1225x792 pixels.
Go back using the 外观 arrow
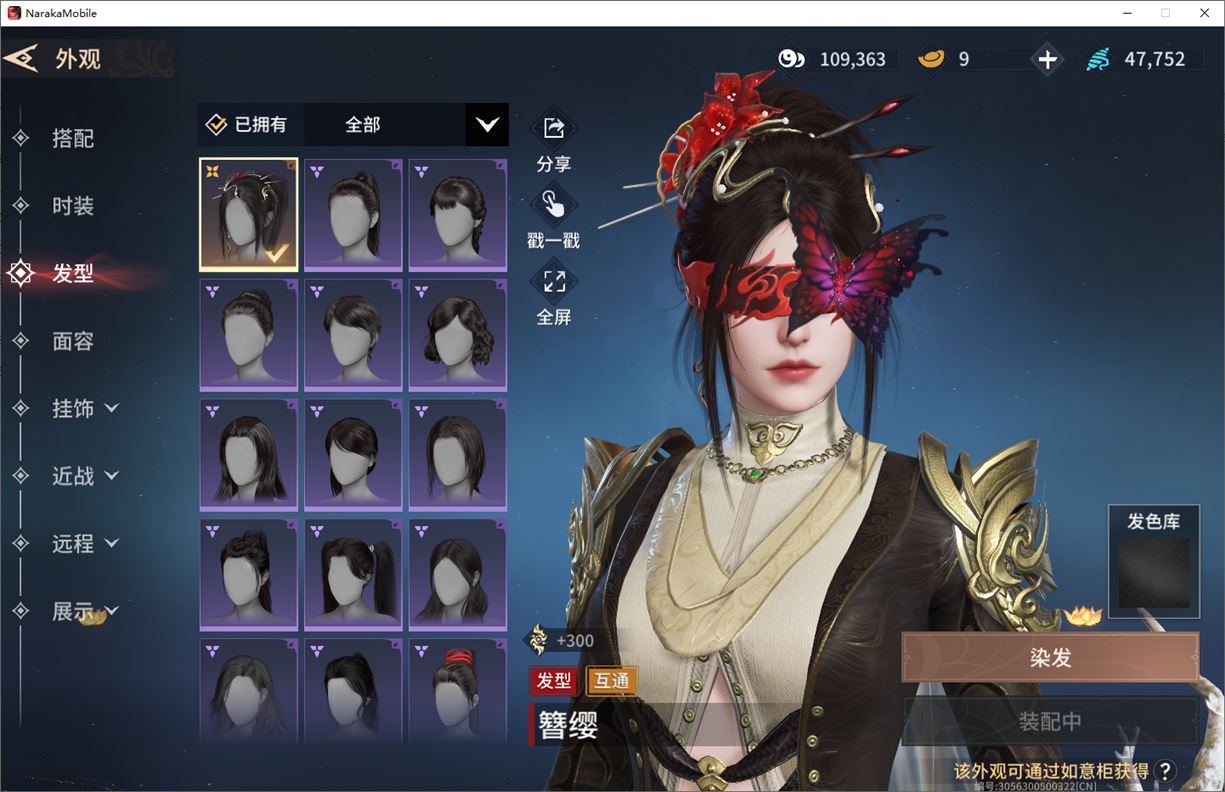point(22,58)
